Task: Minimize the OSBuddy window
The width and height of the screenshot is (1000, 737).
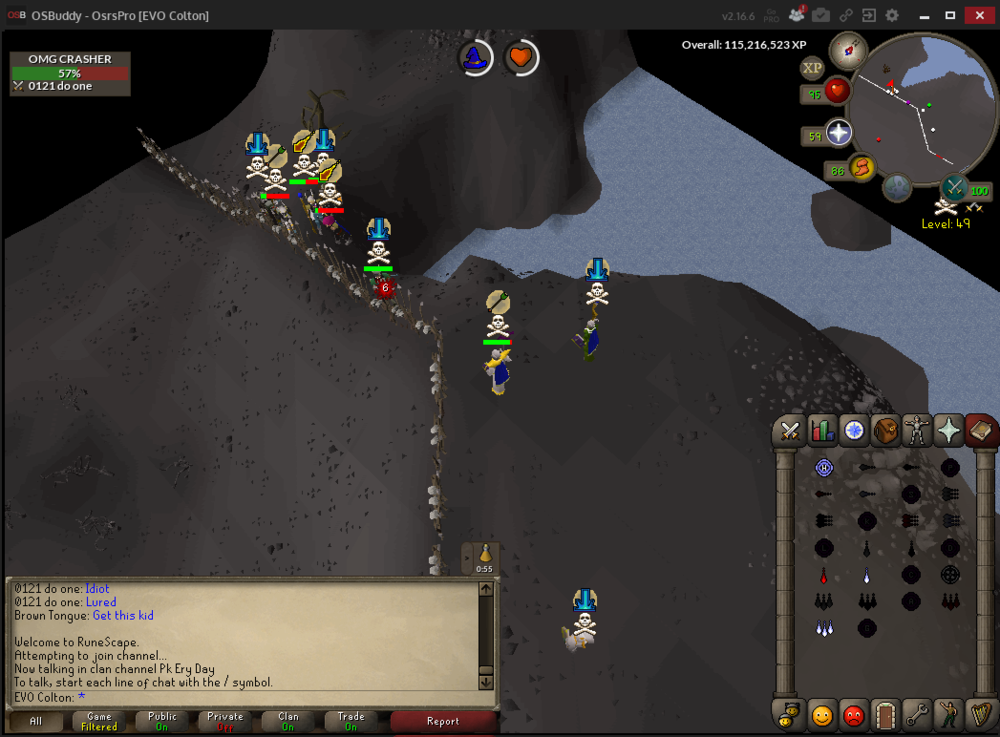Action: tap(922, 15)
